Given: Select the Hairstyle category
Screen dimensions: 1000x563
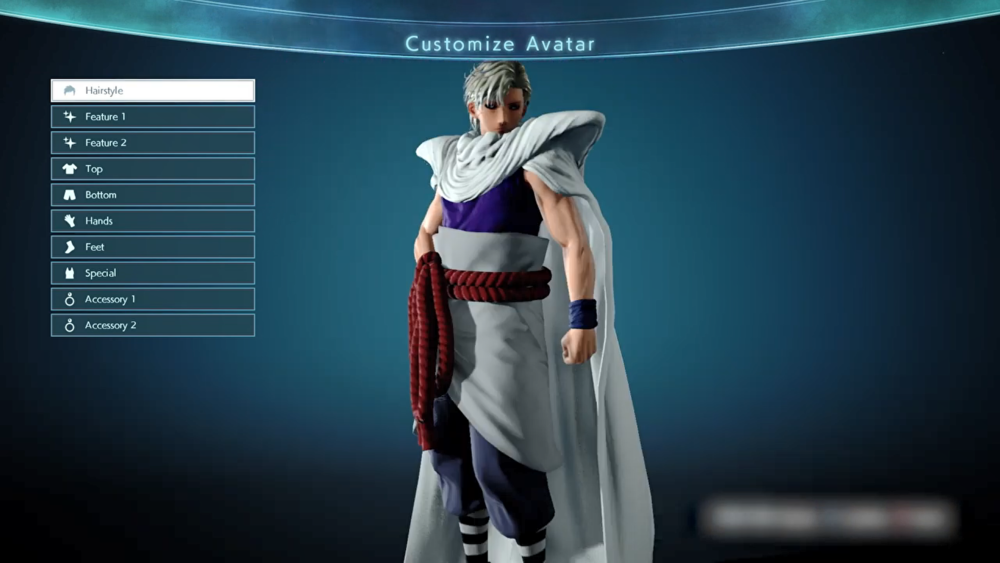Looking at the screenshot, I should tap(153, 91).
